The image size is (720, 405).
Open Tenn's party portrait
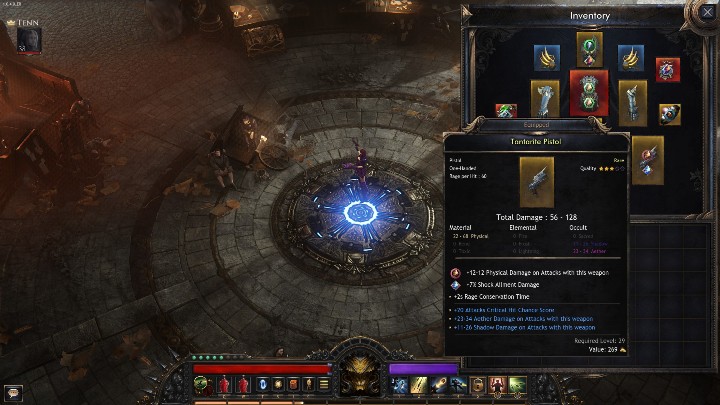pyautogui.click(x=30, y=39)
